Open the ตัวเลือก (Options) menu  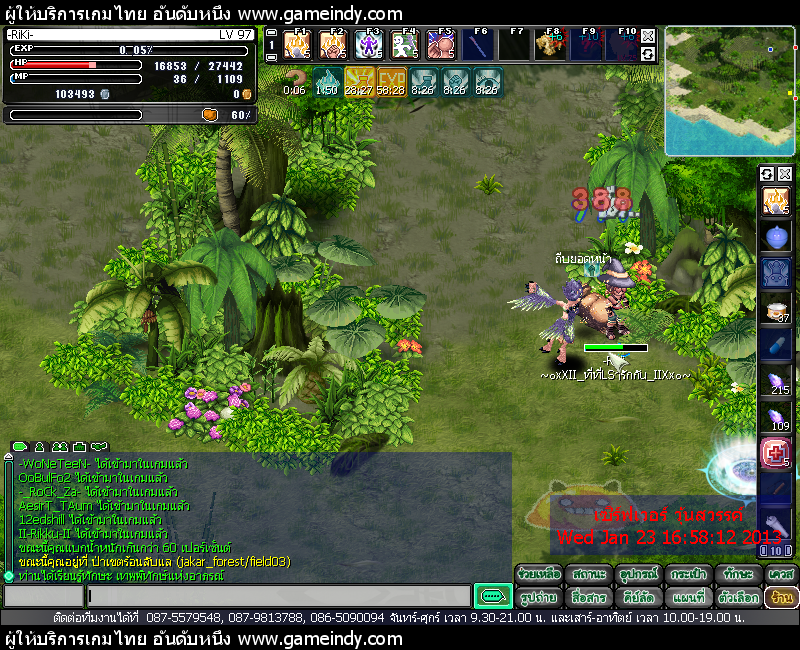coord(738,597)
